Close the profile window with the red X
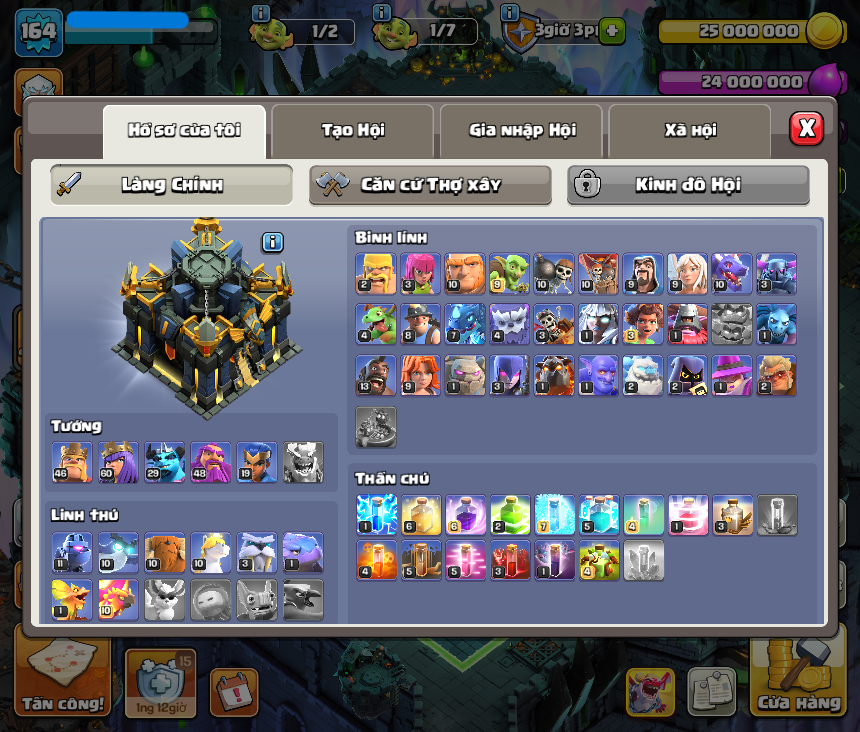 click(806, 129)
